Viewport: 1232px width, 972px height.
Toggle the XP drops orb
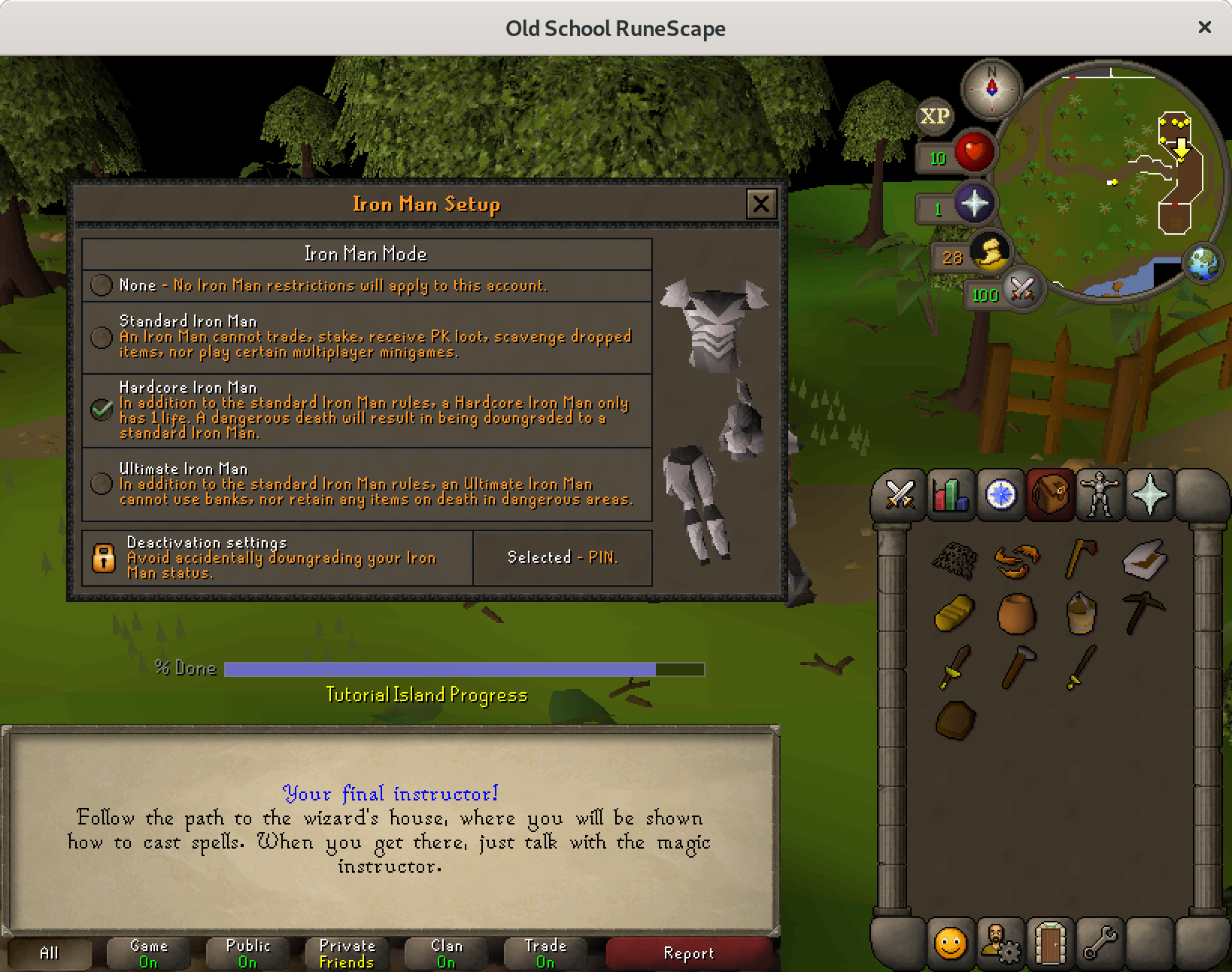(935, 117)
